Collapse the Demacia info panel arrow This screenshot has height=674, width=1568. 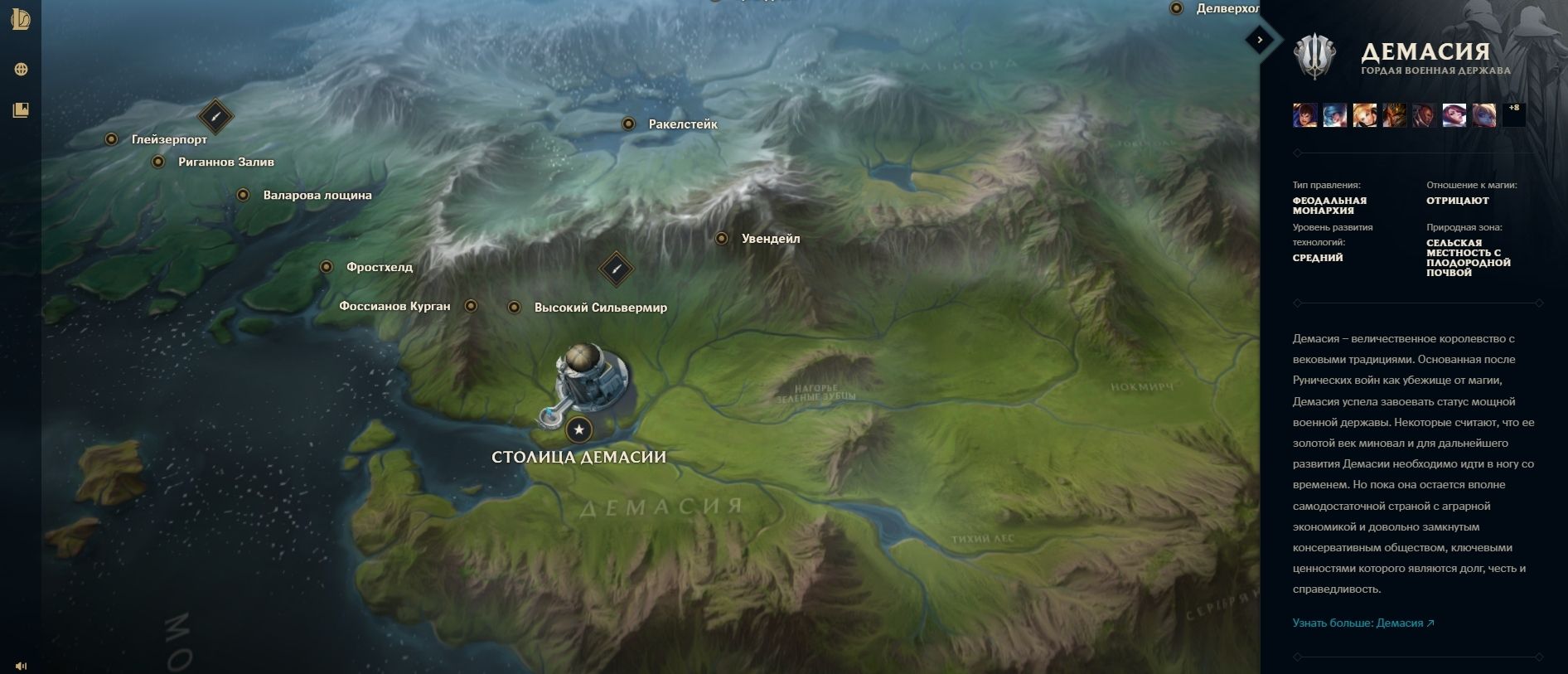(x=1260, y=39)
